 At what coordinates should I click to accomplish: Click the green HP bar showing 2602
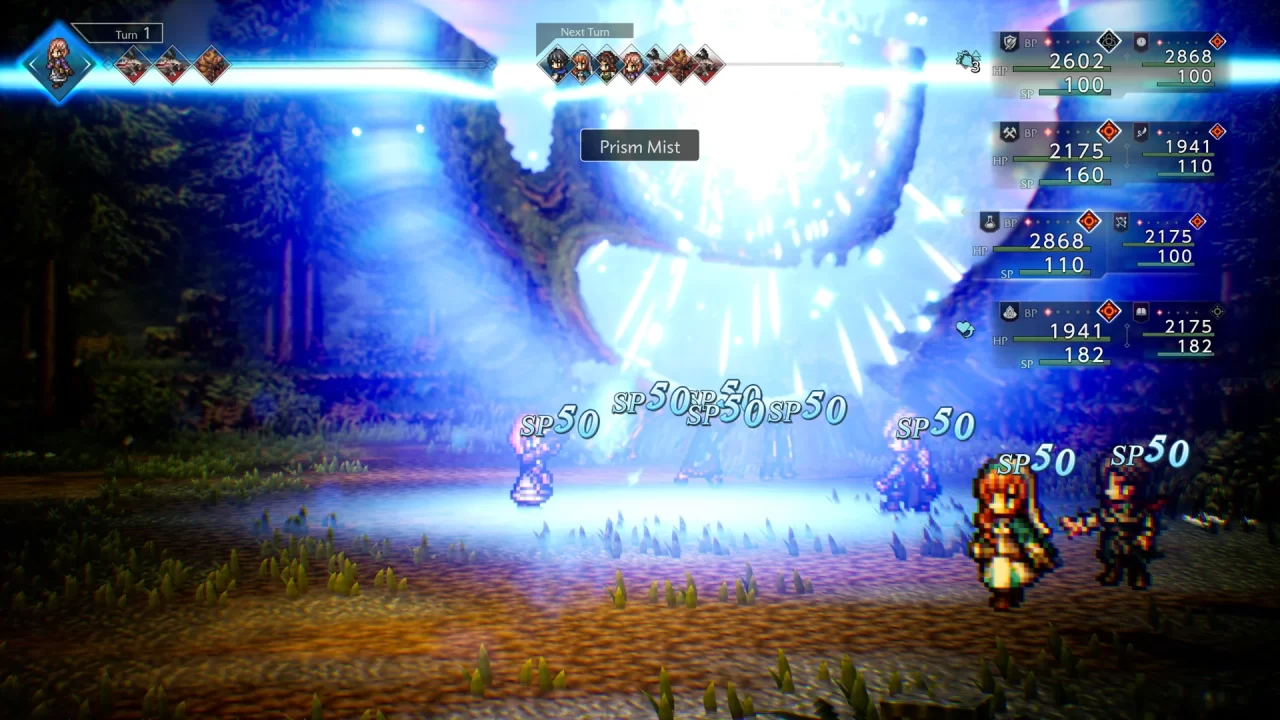point(1061,68)
